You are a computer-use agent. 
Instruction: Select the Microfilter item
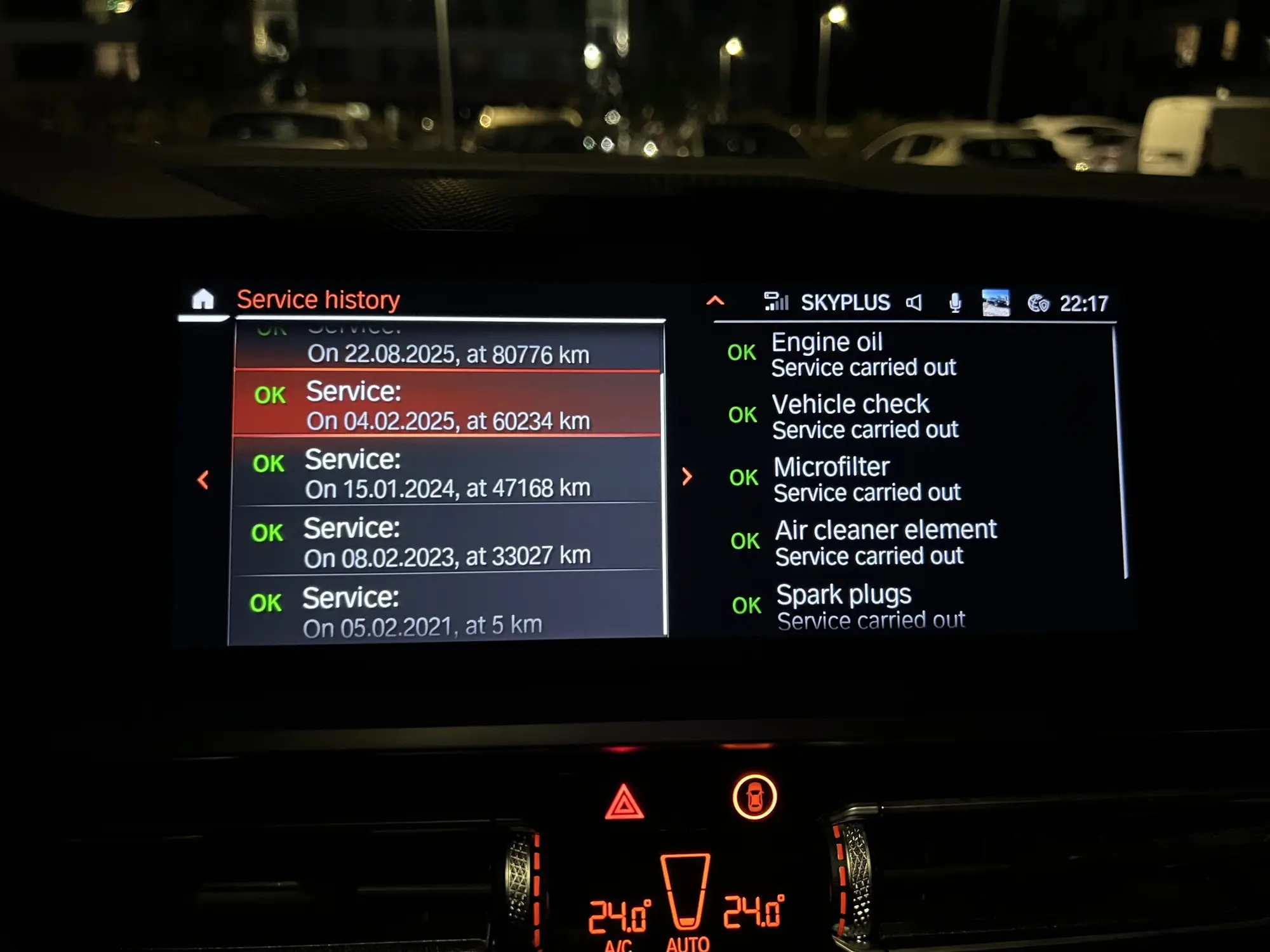[x=866, y=479]
